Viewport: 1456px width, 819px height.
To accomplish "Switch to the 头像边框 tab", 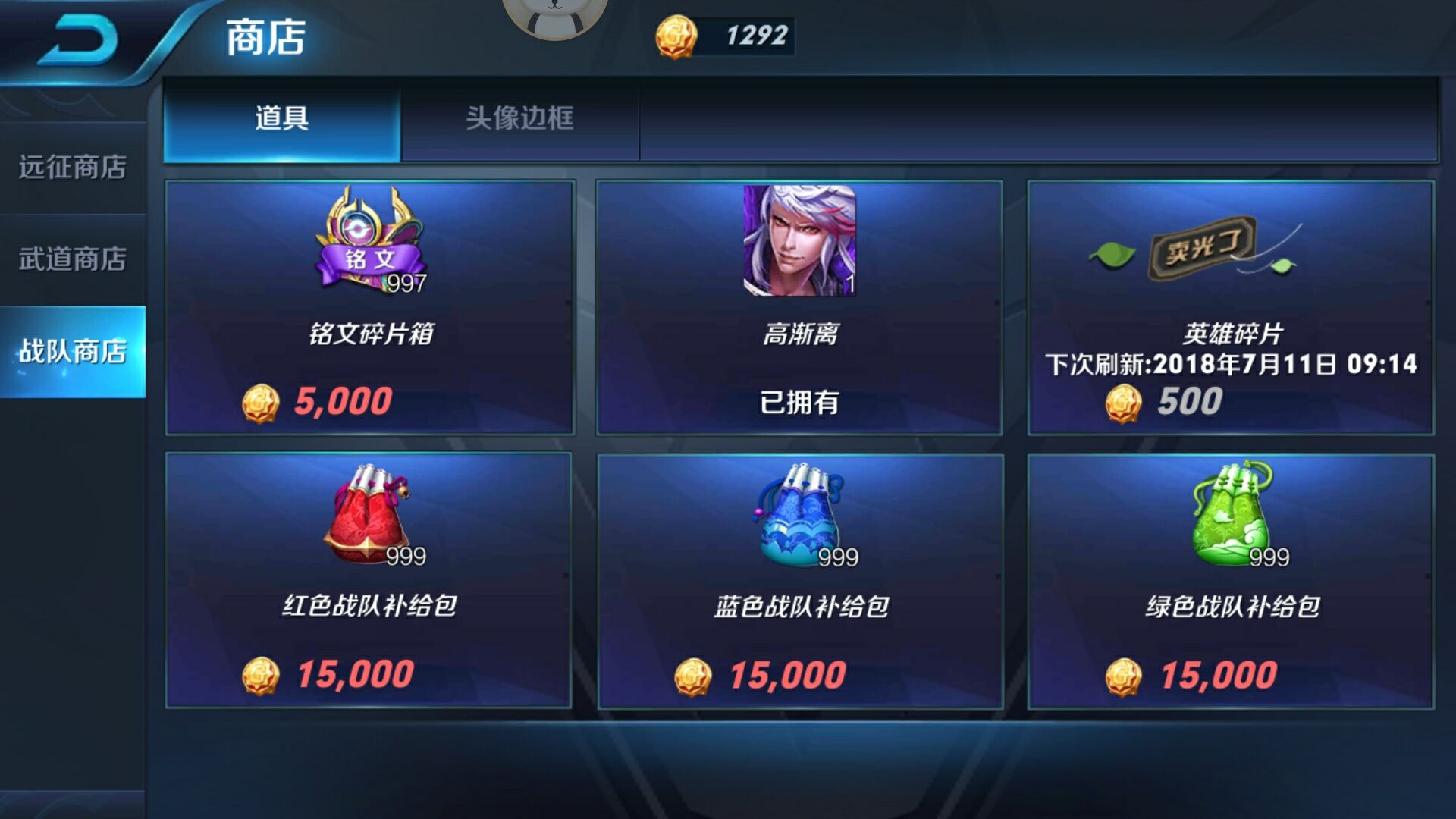I will [521, 118].
